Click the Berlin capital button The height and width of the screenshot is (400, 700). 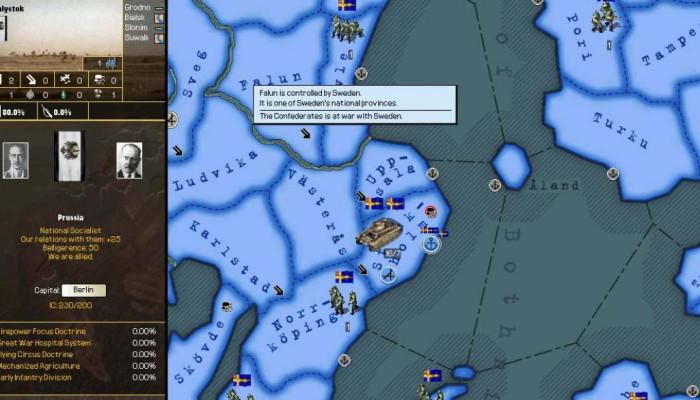pos(83,290)
